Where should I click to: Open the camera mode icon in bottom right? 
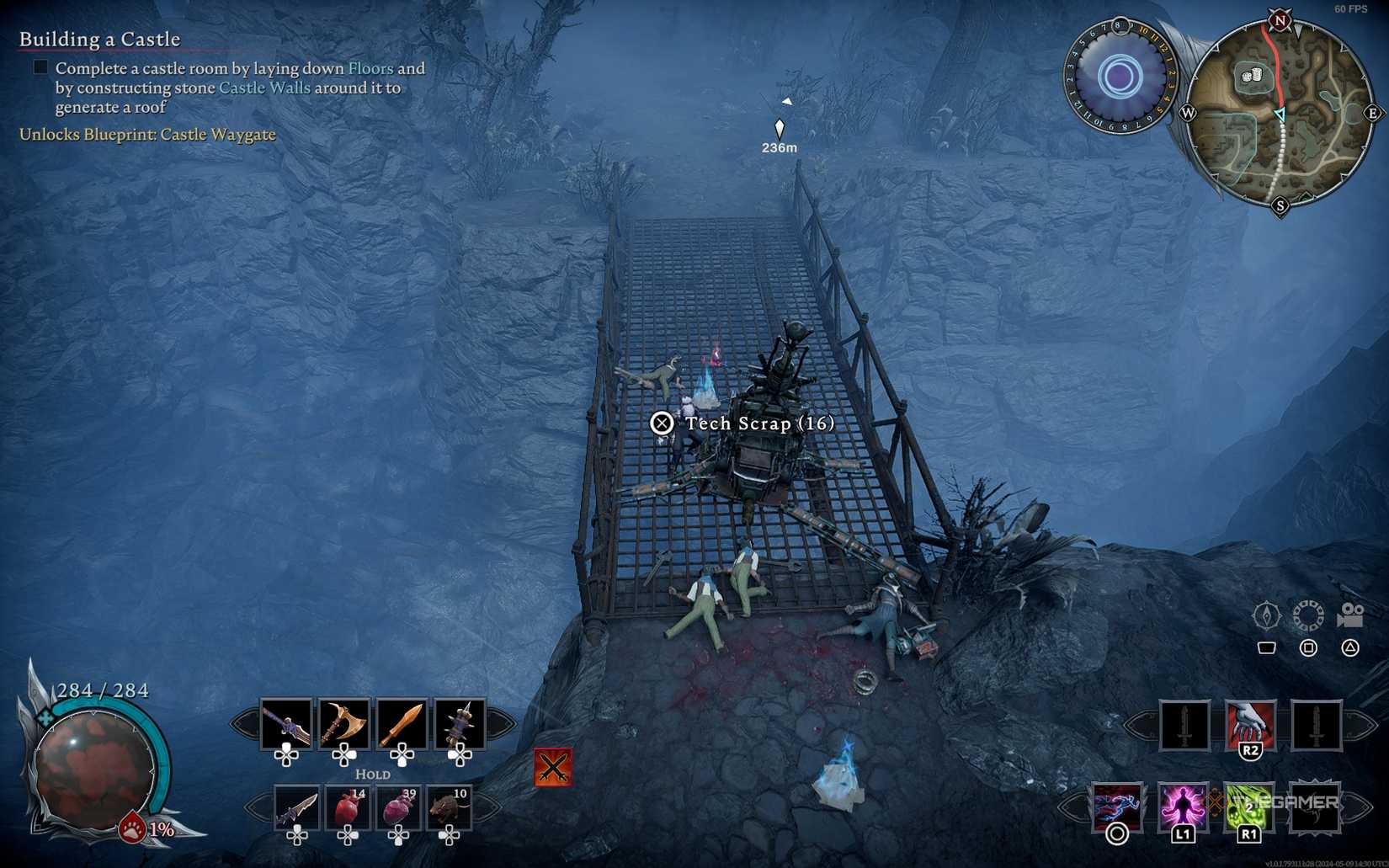coord(1352,615)
